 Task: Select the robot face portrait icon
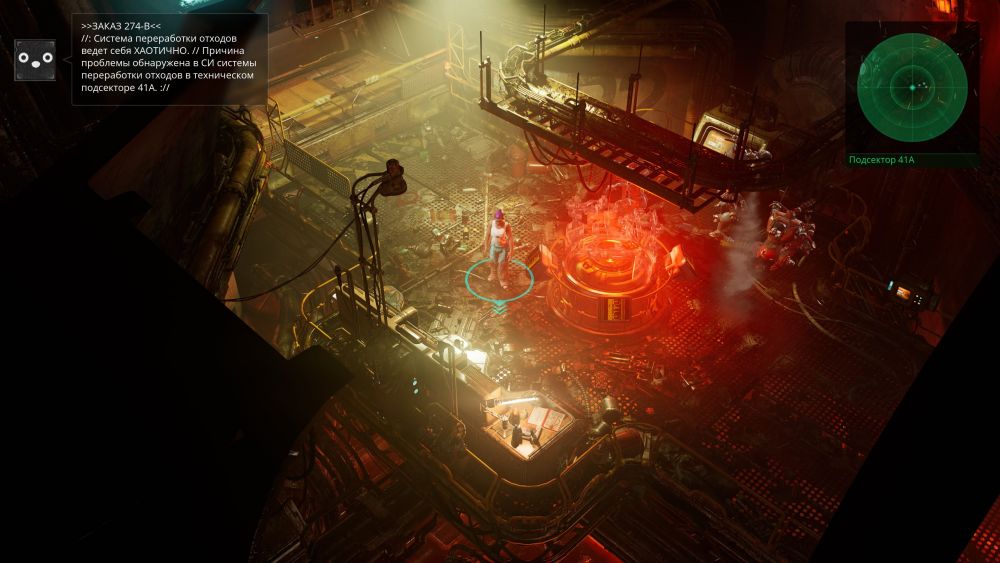click(x=35, y=60)
